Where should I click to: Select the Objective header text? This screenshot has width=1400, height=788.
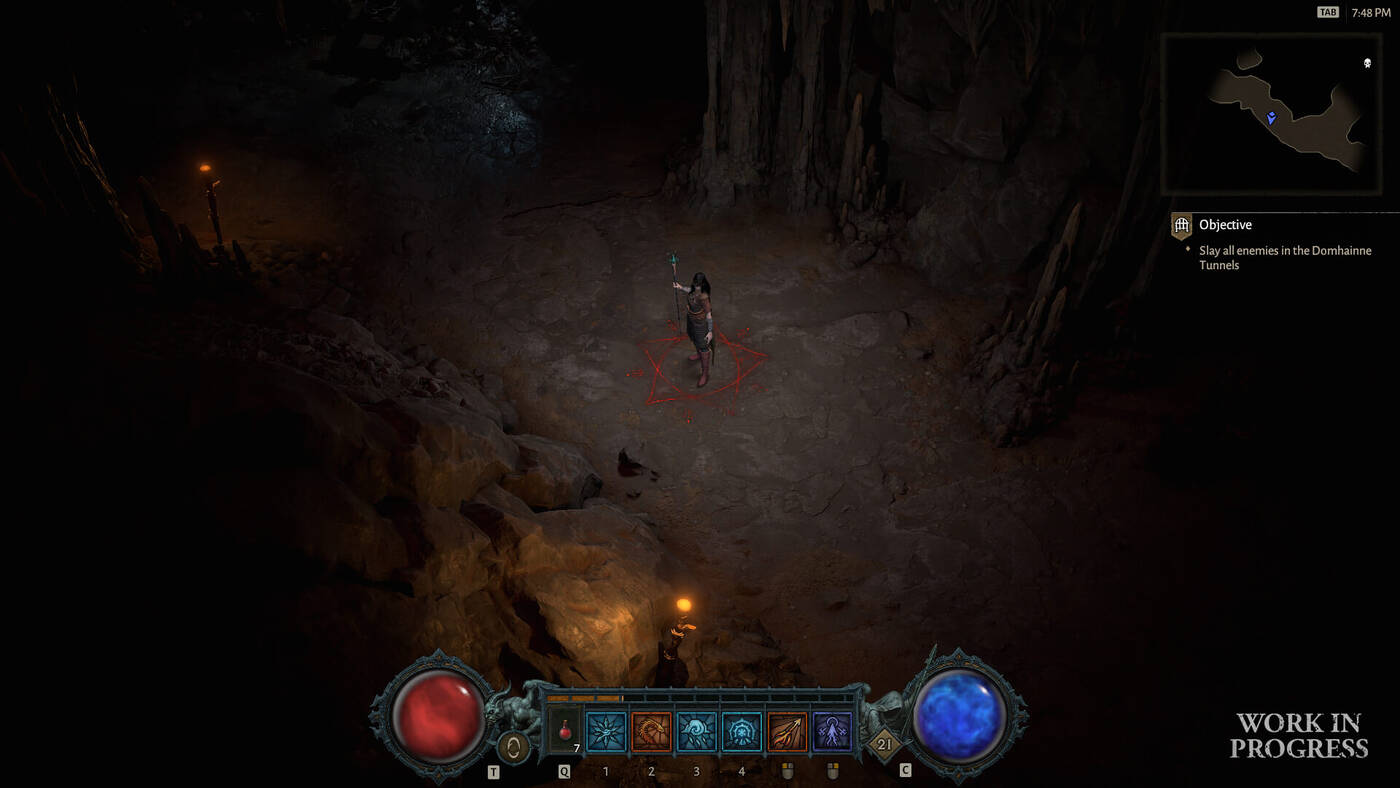tap(1225, 225)
